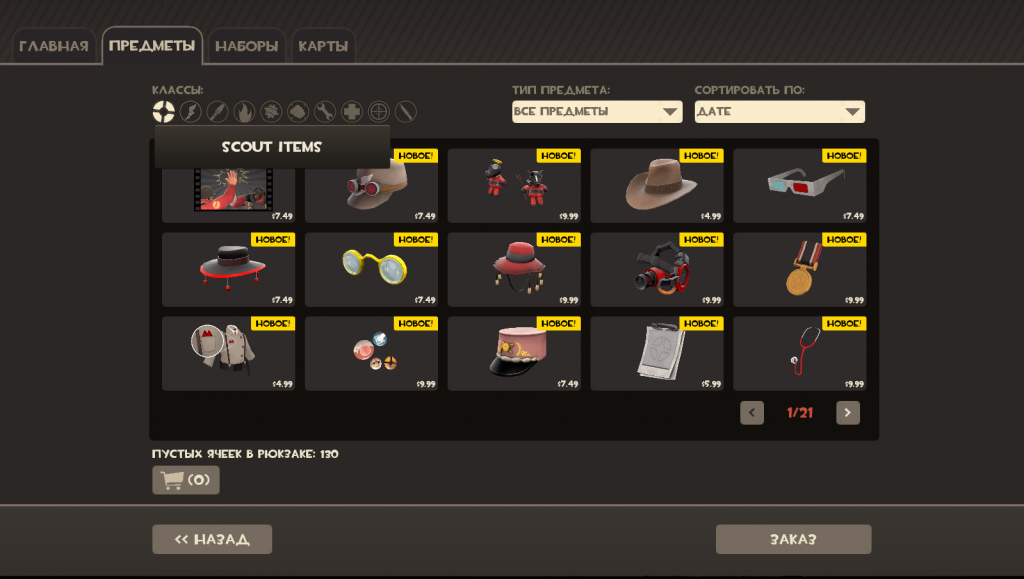
Task: Go to the next store page
Action: (x=848, y=413)
